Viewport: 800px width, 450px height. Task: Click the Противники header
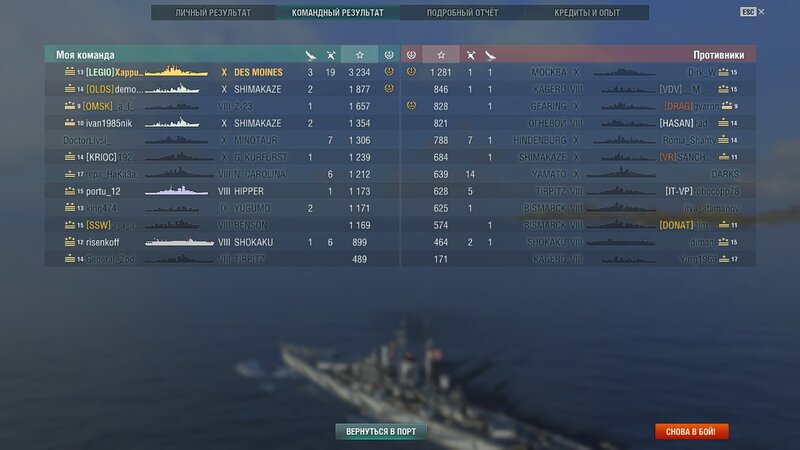[x=716, y=55]
